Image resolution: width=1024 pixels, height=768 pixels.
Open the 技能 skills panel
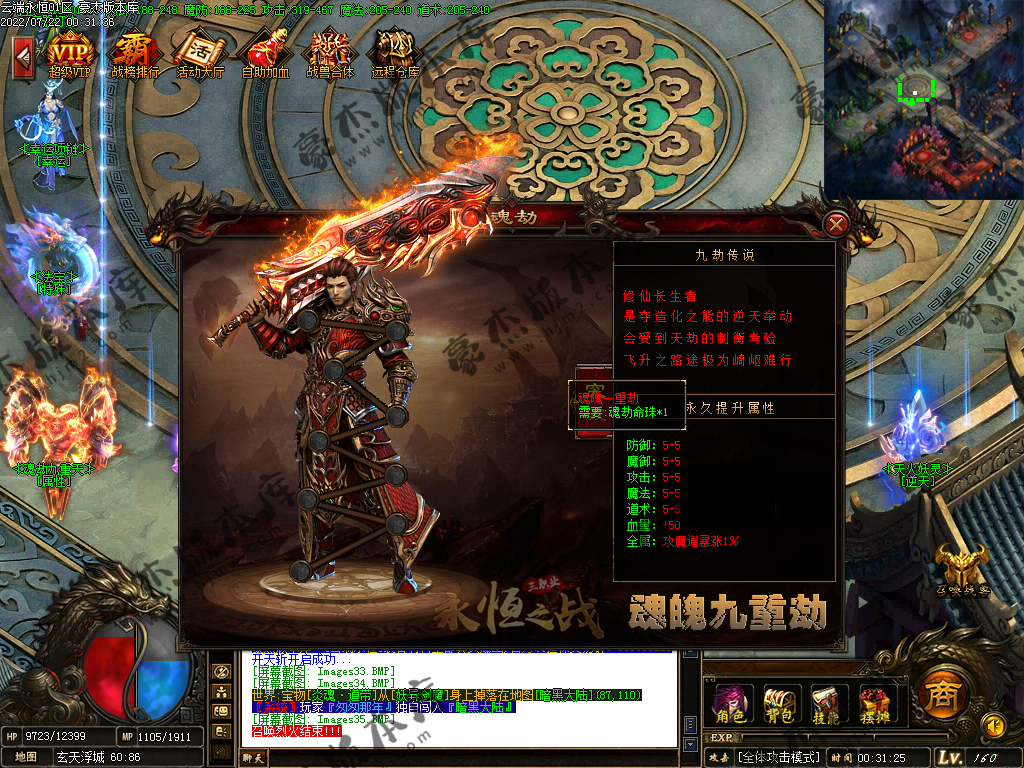(x=828, y=703)
